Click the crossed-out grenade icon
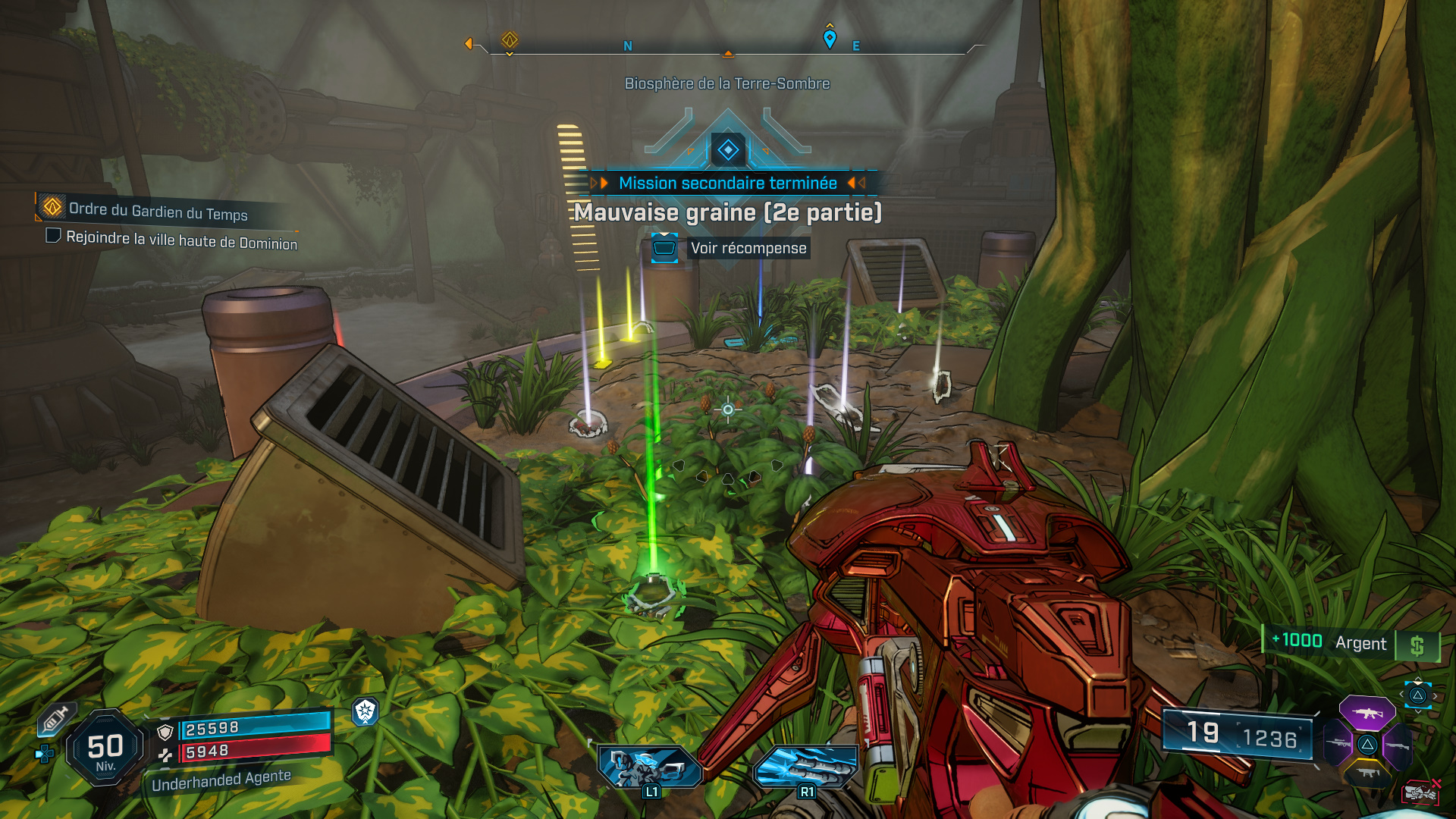Screen dimensions: 1456x819 click(x=1420, y=793)
